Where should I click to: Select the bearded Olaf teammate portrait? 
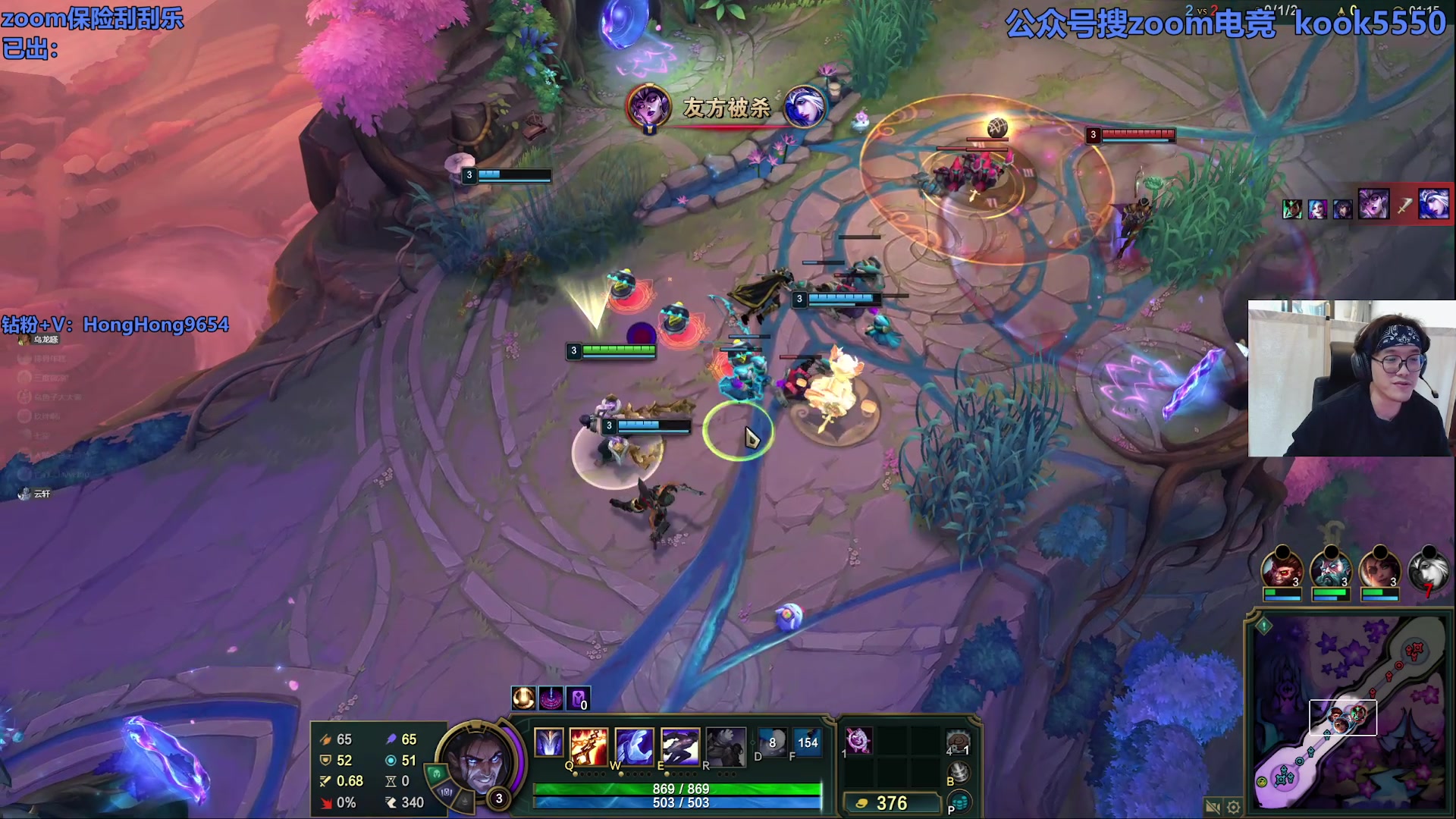pos(1331,570)
